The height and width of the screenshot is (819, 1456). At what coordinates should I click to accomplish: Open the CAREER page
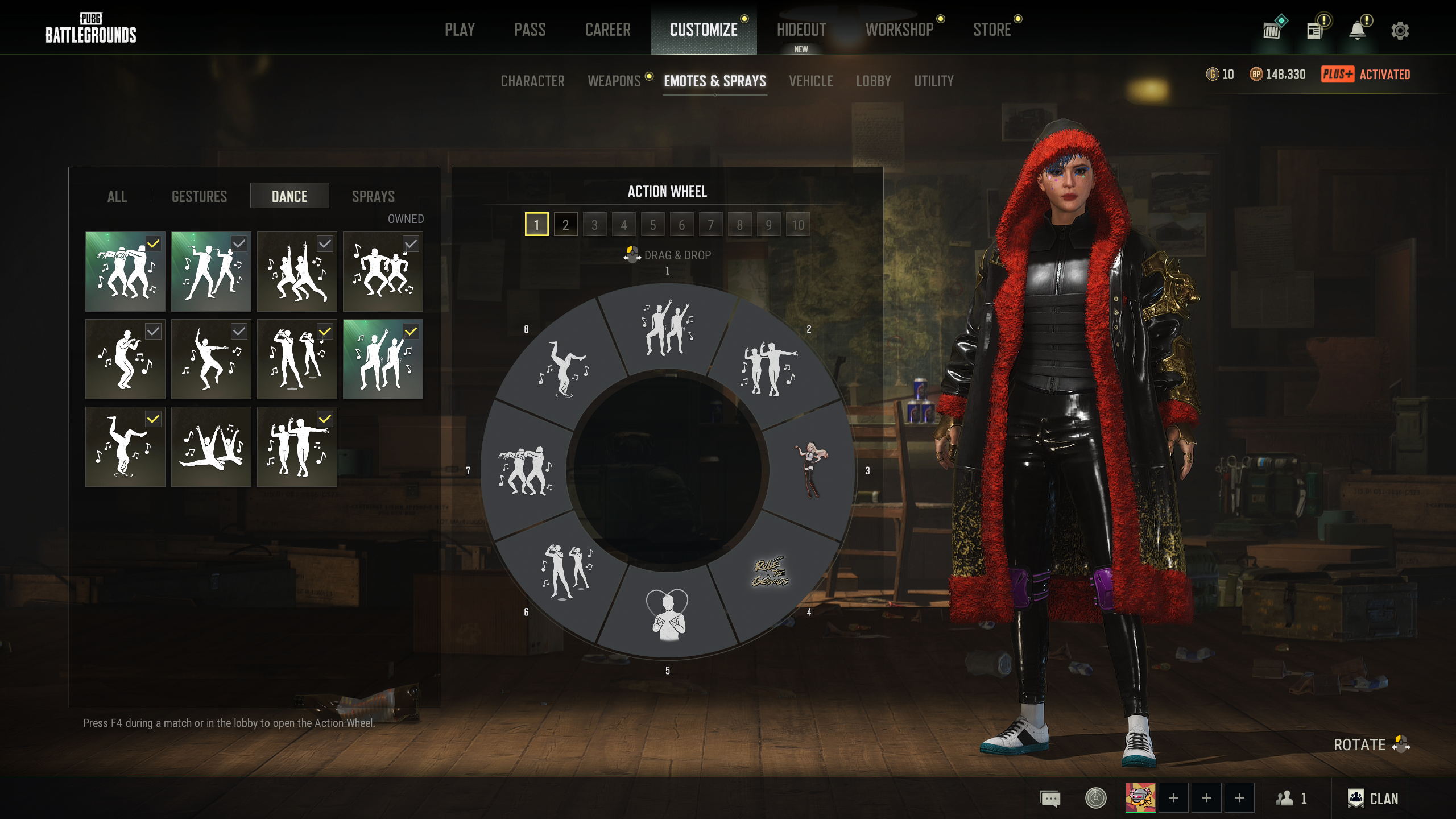click(607, 30)
